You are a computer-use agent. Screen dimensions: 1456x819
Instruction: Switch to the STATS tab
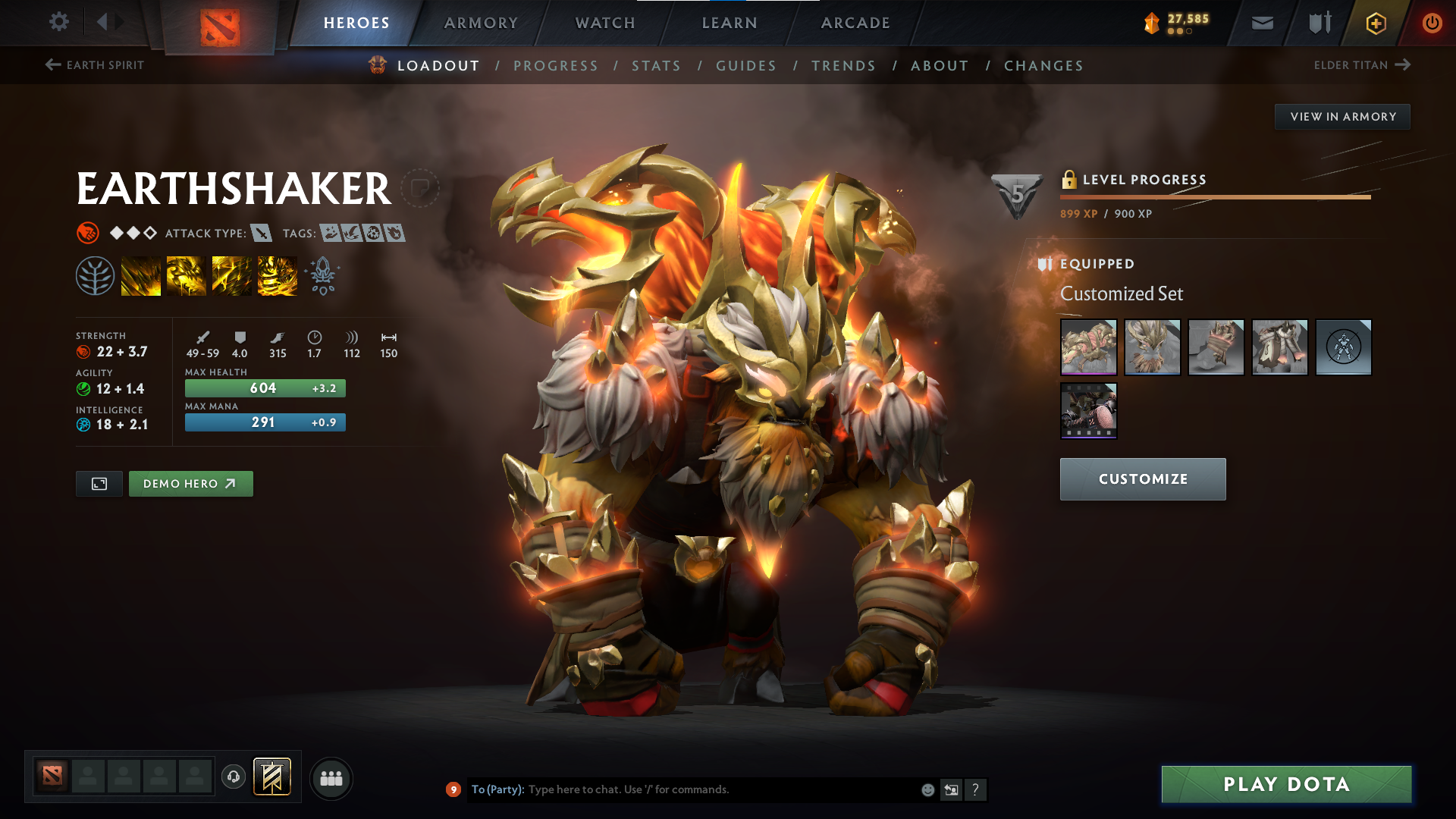(656, 65)
